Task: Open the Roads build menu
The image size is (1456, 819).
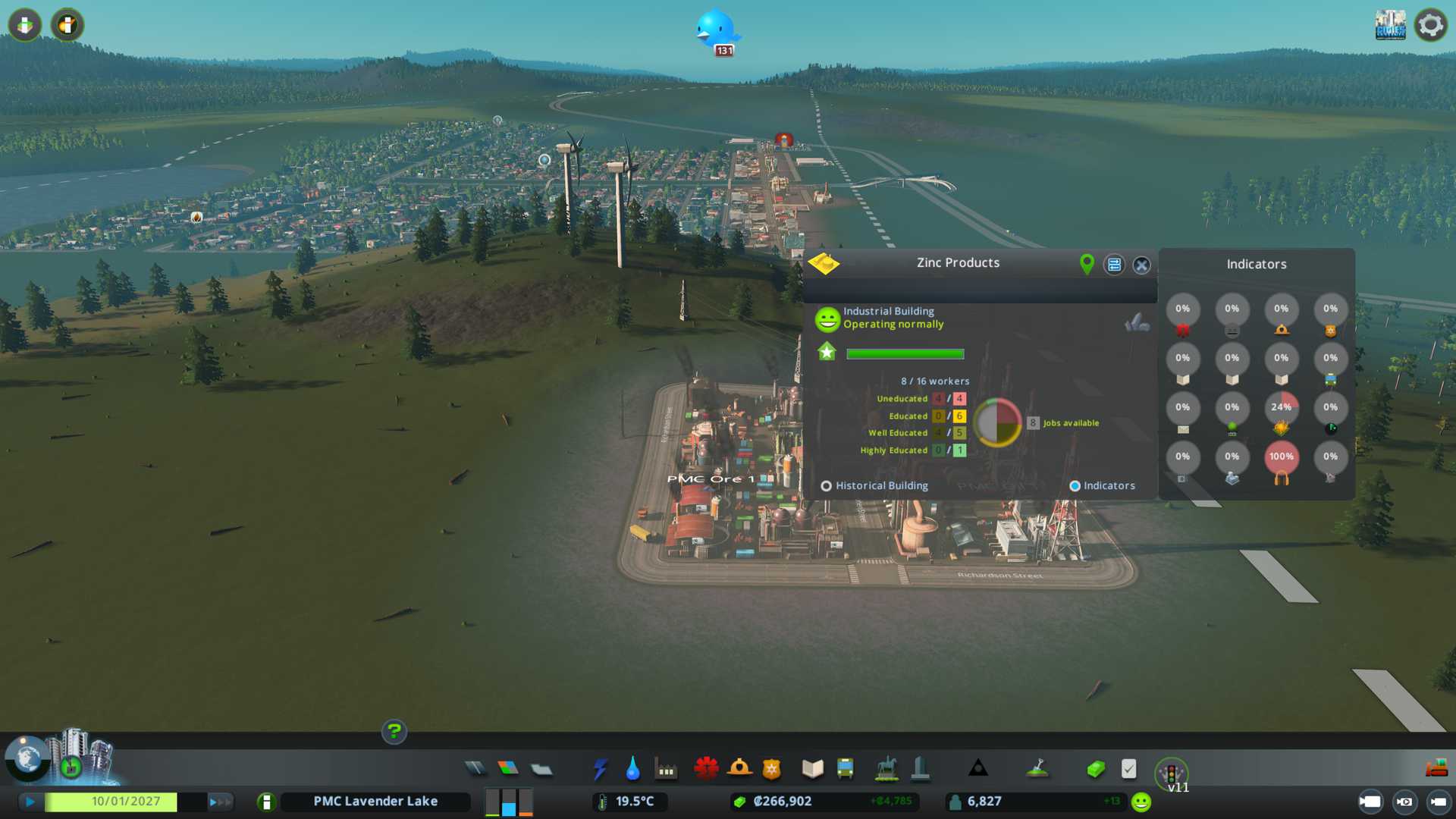Action: click(x=475, y=769)
